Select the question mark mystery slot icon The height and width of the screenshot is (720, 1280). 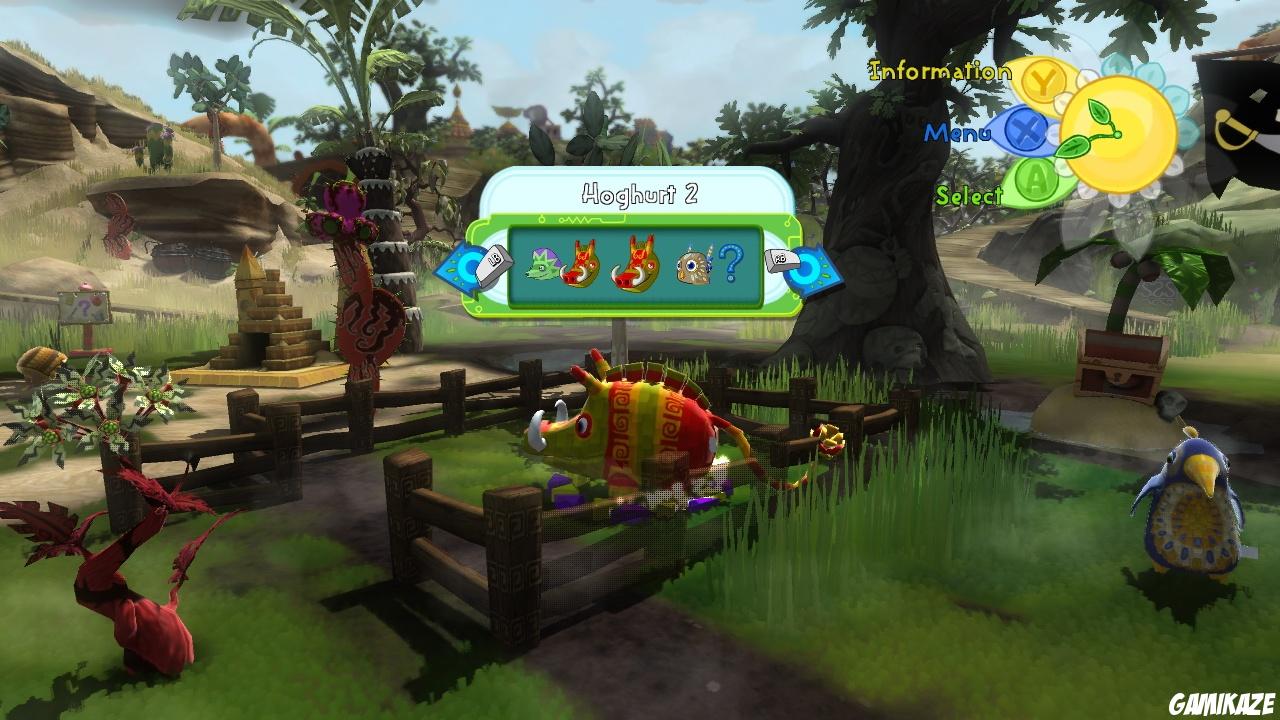tap(733, 263)
